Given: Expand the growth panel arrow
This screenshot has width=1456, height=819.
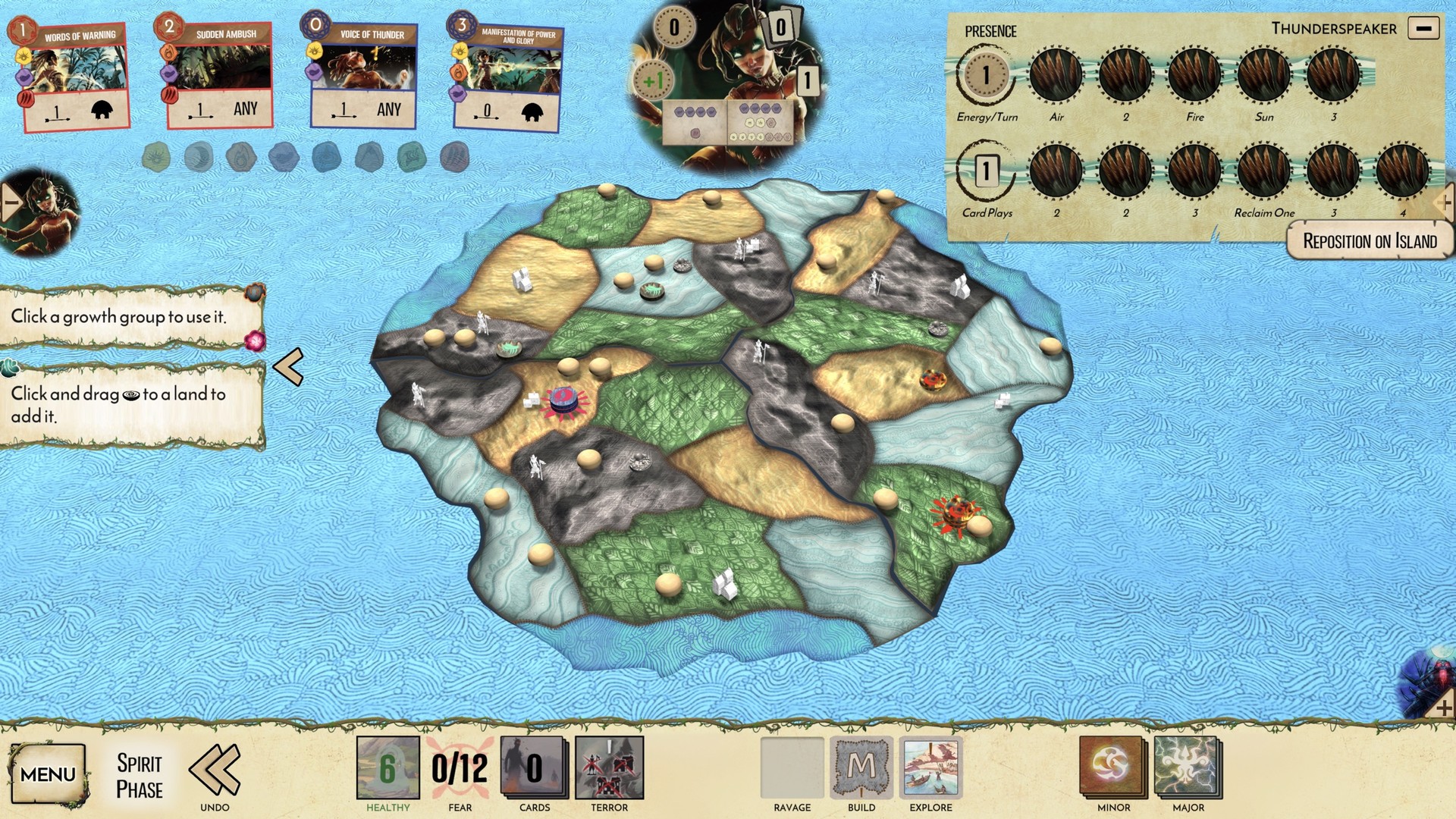Looking at the screenshot, I should coord(288,368).
